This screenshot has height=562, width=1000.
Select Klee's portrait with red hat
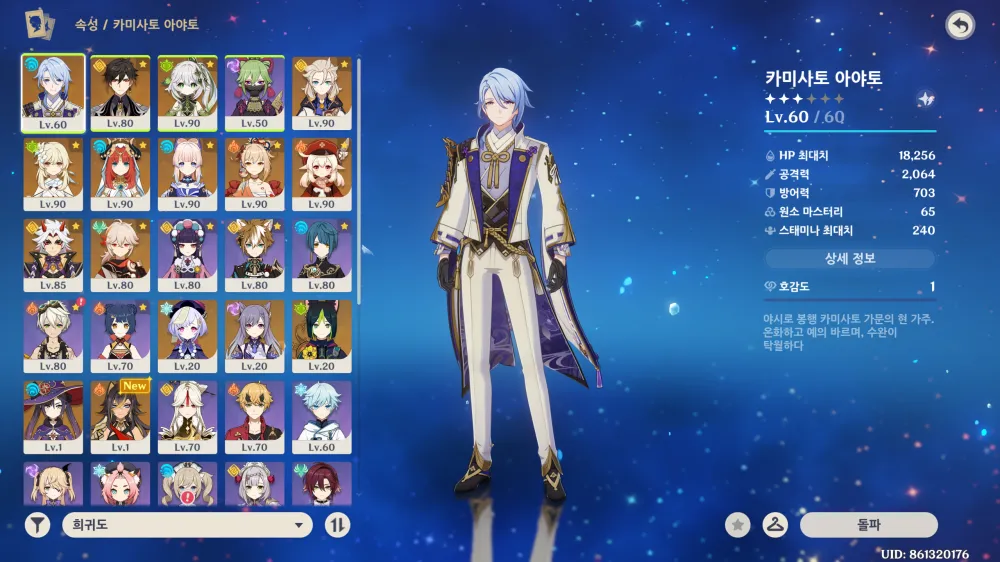tap(321, 174)
